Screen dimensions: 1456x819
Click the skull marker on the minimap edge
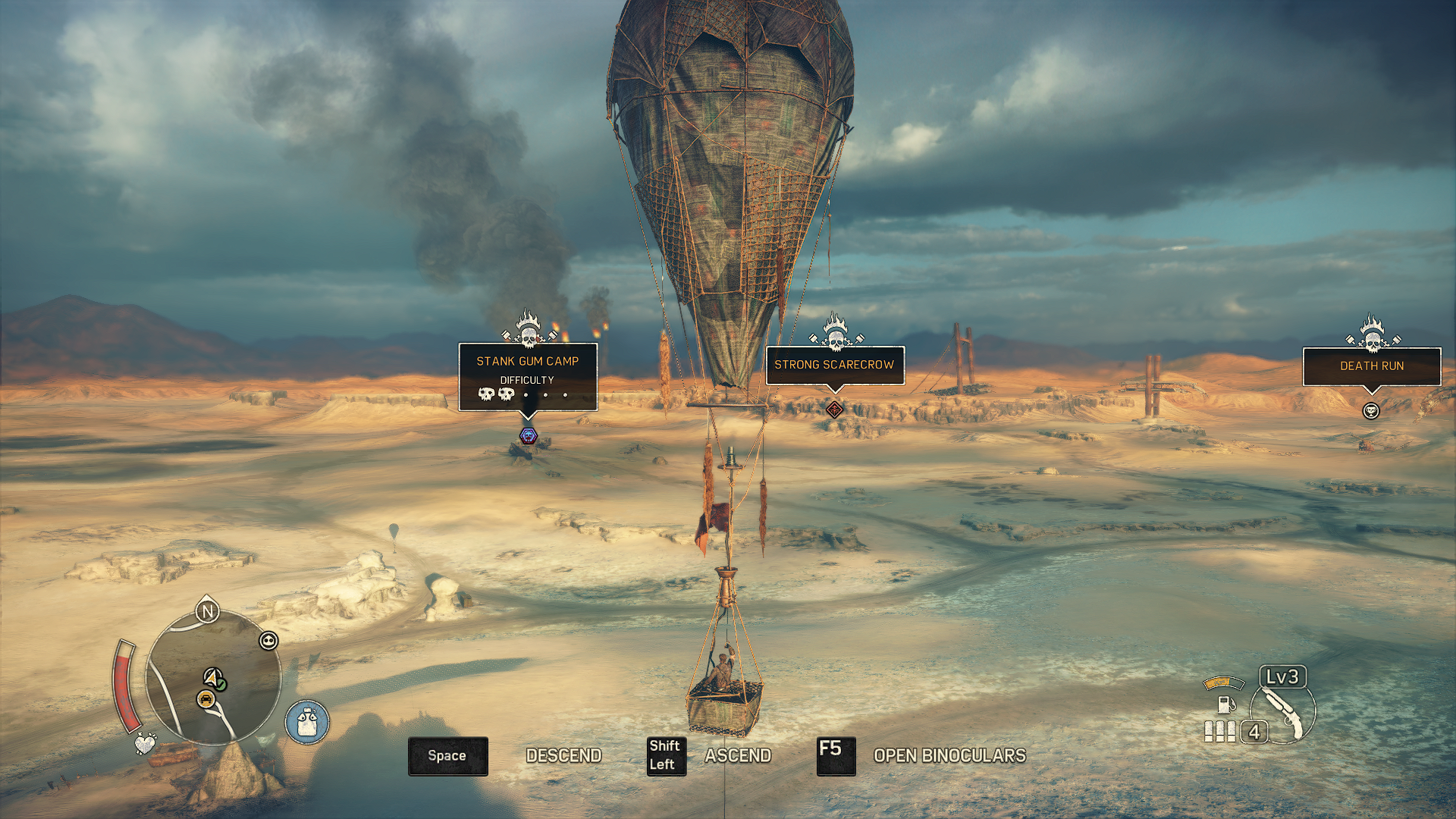tap(268, 641)
